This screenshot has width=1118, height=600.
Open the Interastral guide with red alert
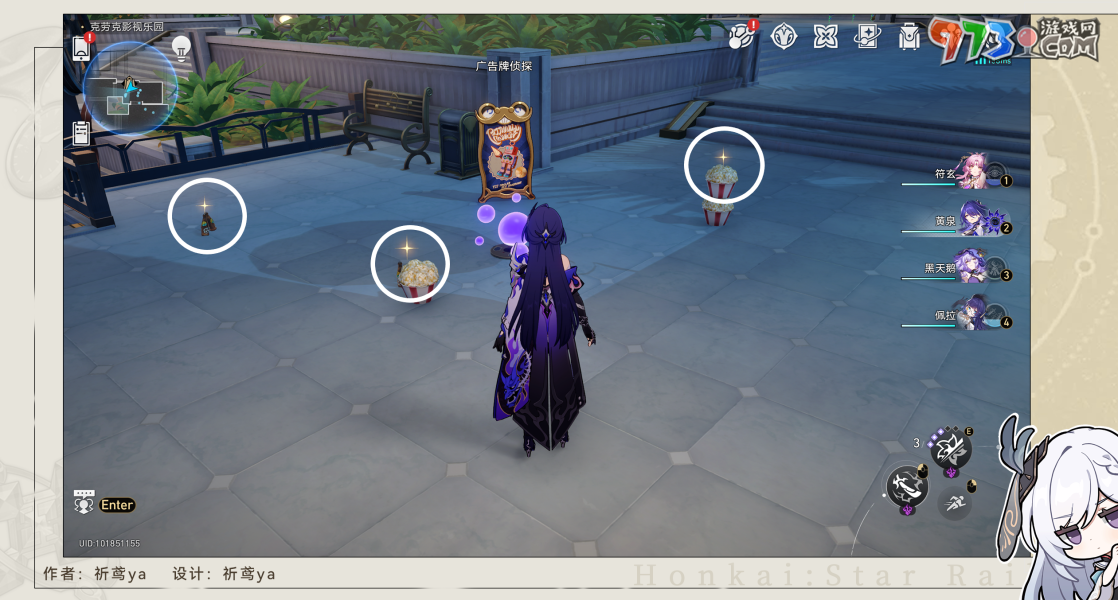click(743, 37)
